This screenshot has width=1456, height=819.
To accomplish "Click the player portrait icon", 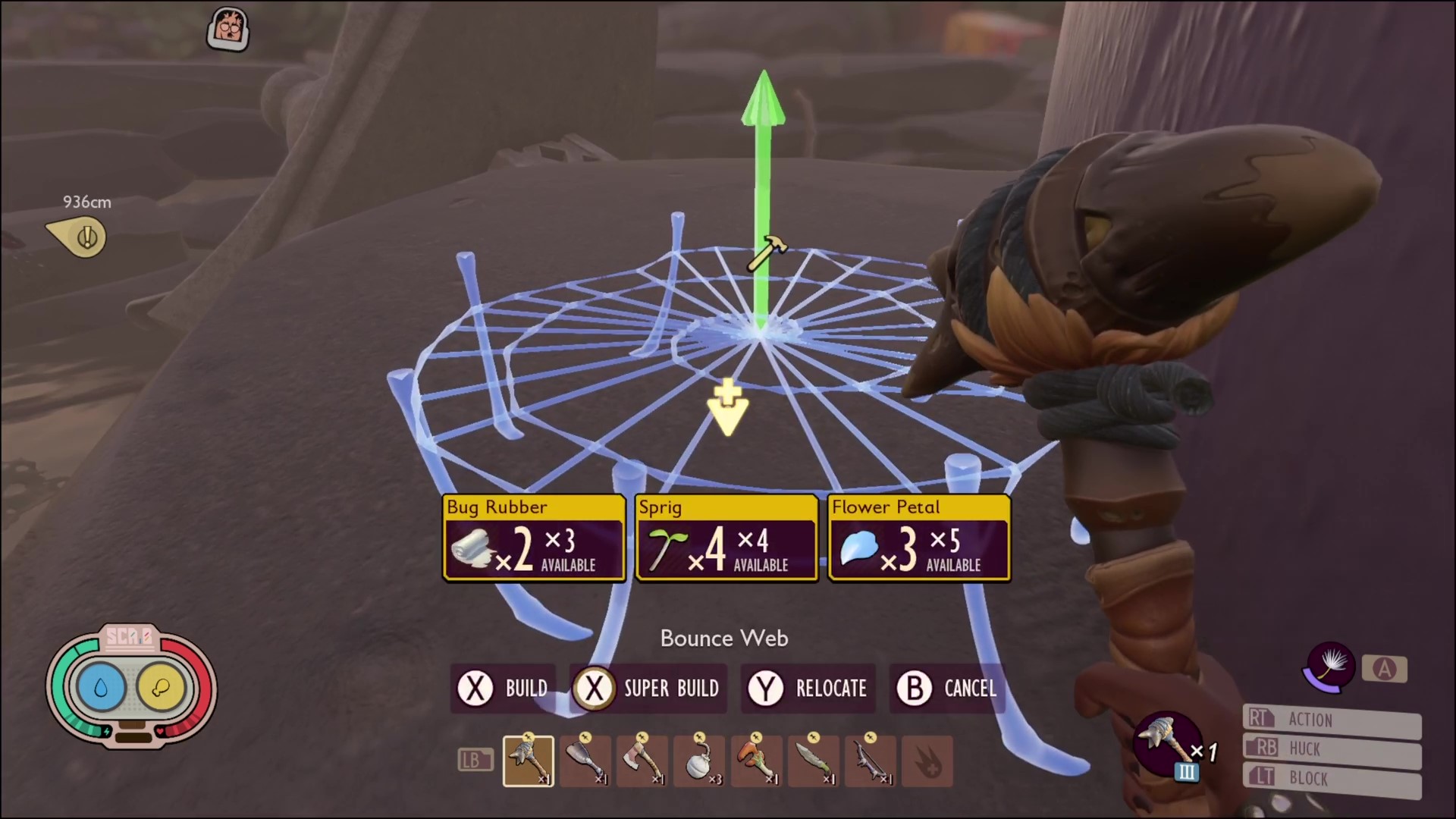I will coord(228,30).
